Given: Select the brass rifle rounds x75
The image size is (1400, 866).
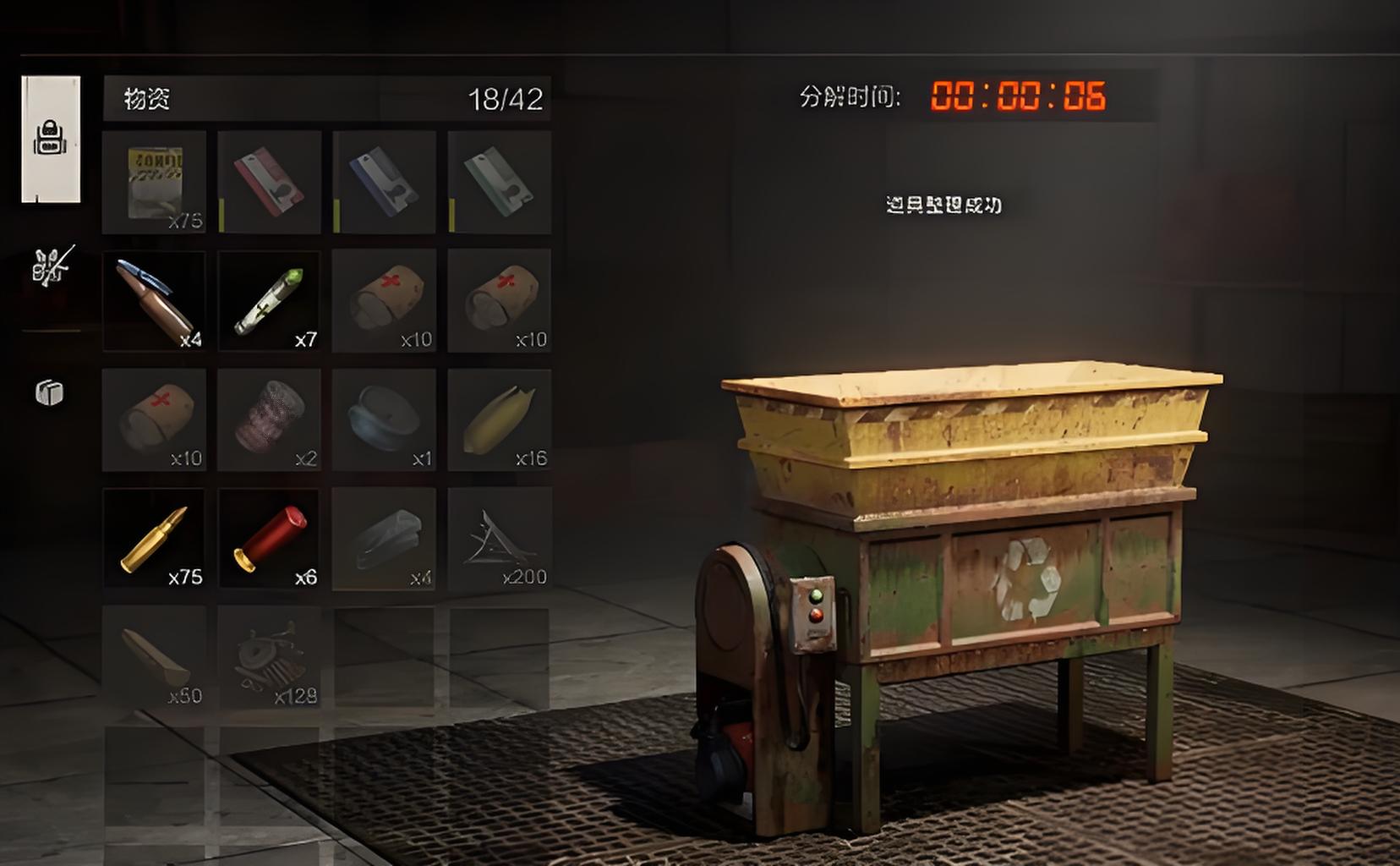Looking at the screenshot, I should pos(154,538).
